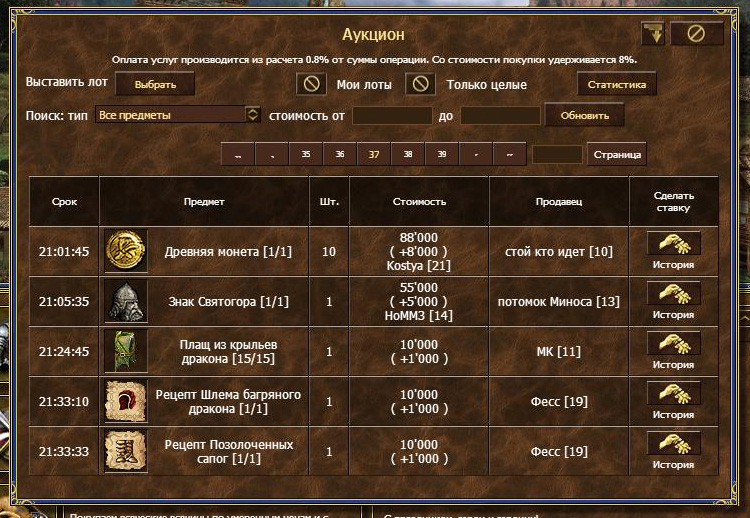Place a bid on Древняя монета
Screen dimensions: 750x518
point(673,244)
